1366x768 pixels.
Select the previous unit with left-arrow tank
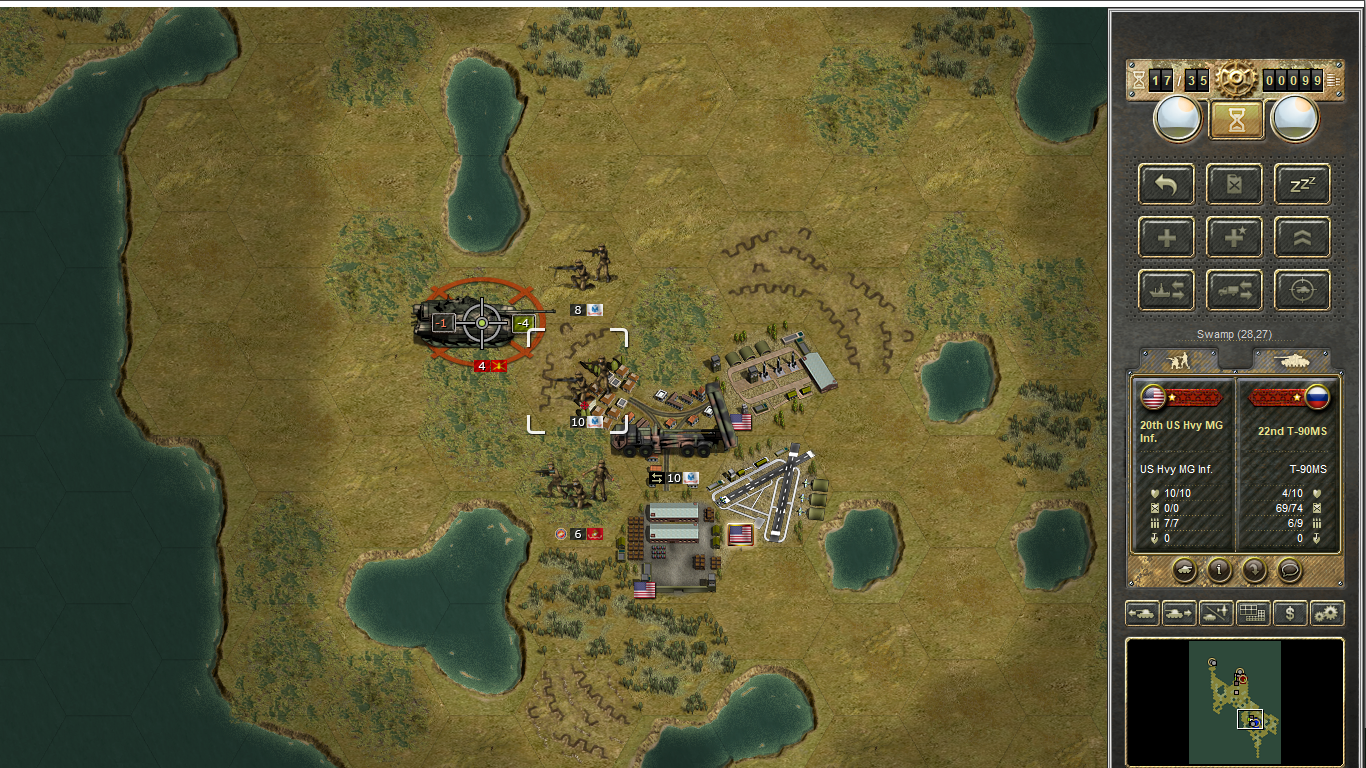tap(1142, 613)
